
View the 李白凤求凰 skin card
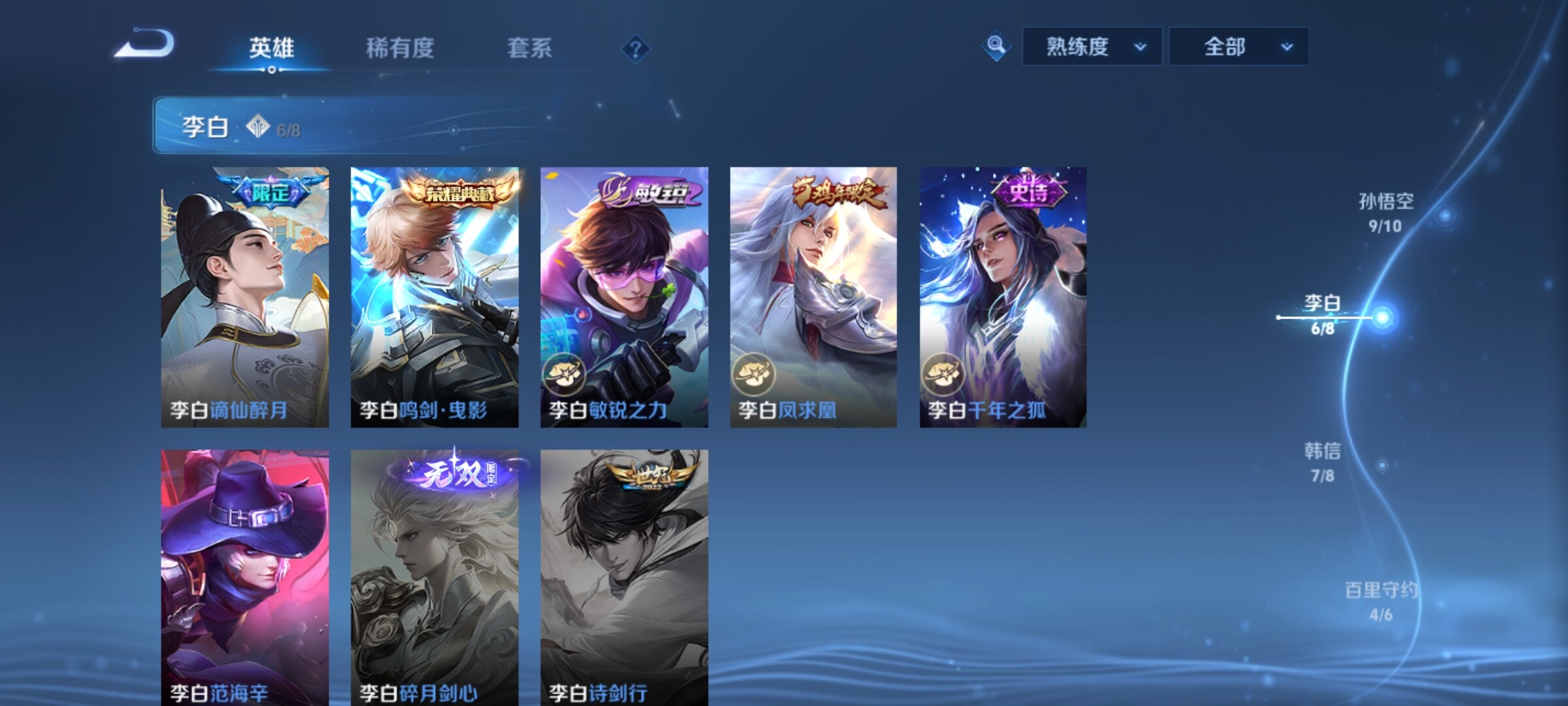click(x=813, y=297)
